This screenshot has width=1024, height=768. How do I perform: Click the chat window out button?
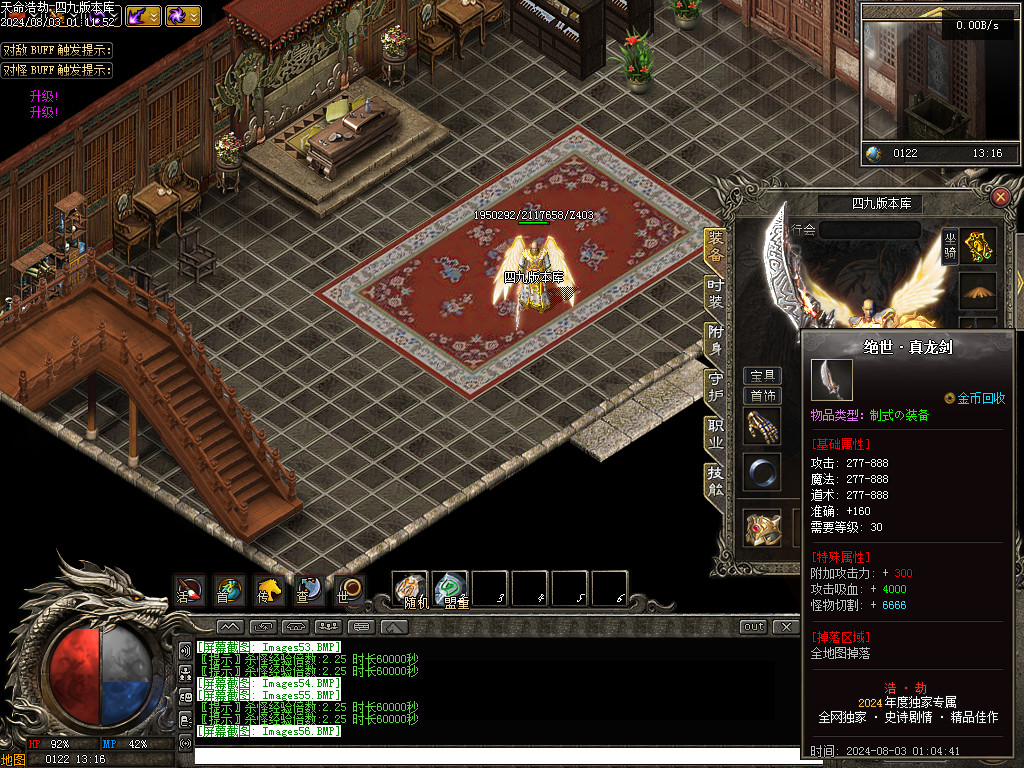754,627
